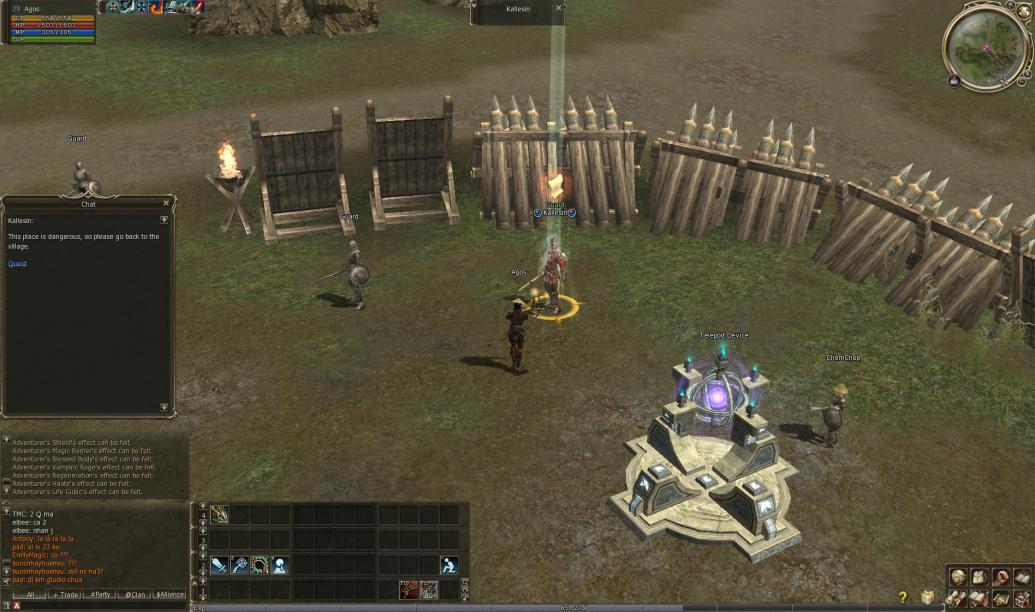Switch to the Trade chat tab
The image size is (1035, 612).
(x=66, y=594)
